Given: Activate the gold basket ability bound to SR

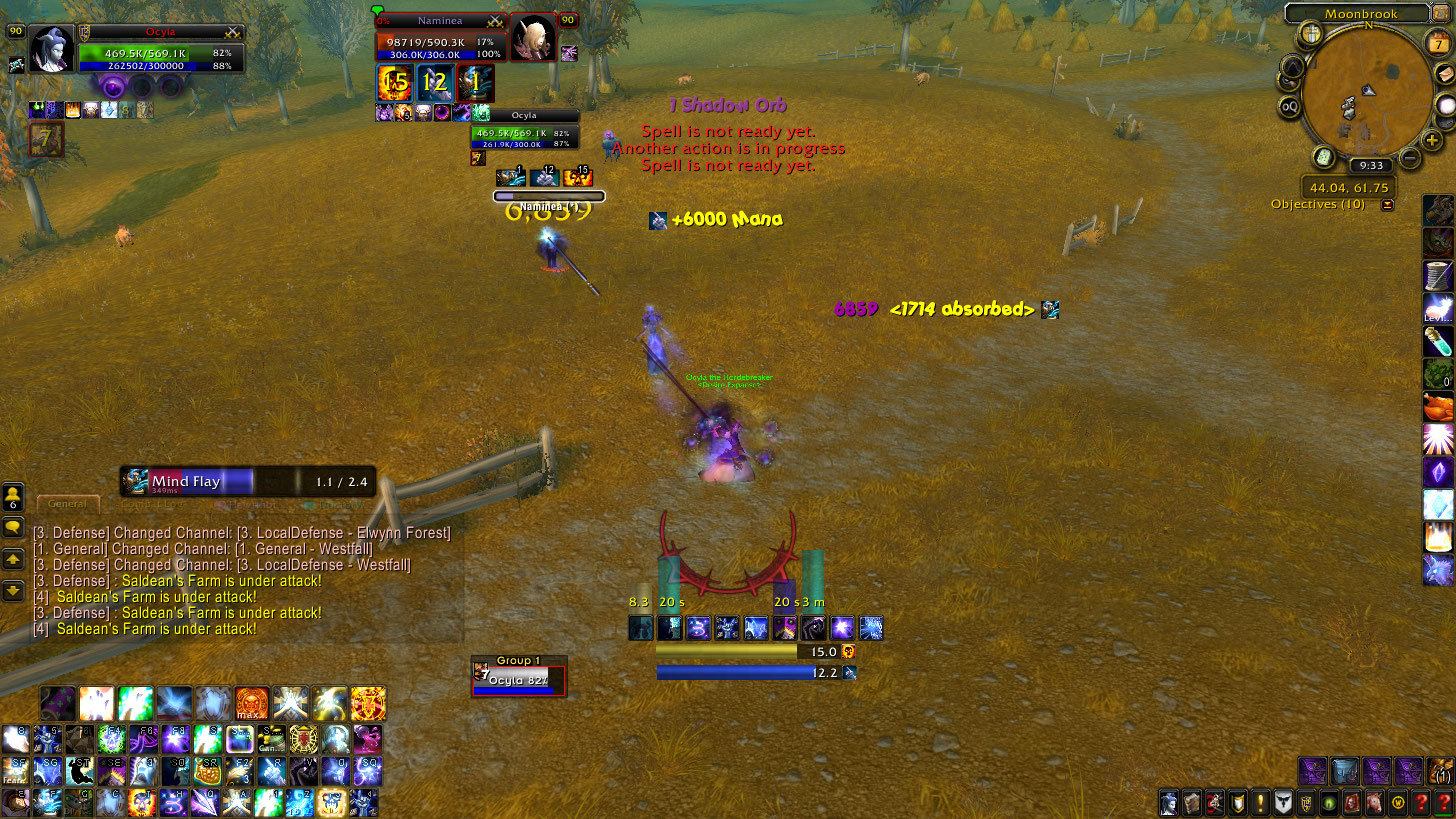Looking at the screenshot, I should point(209,770).
